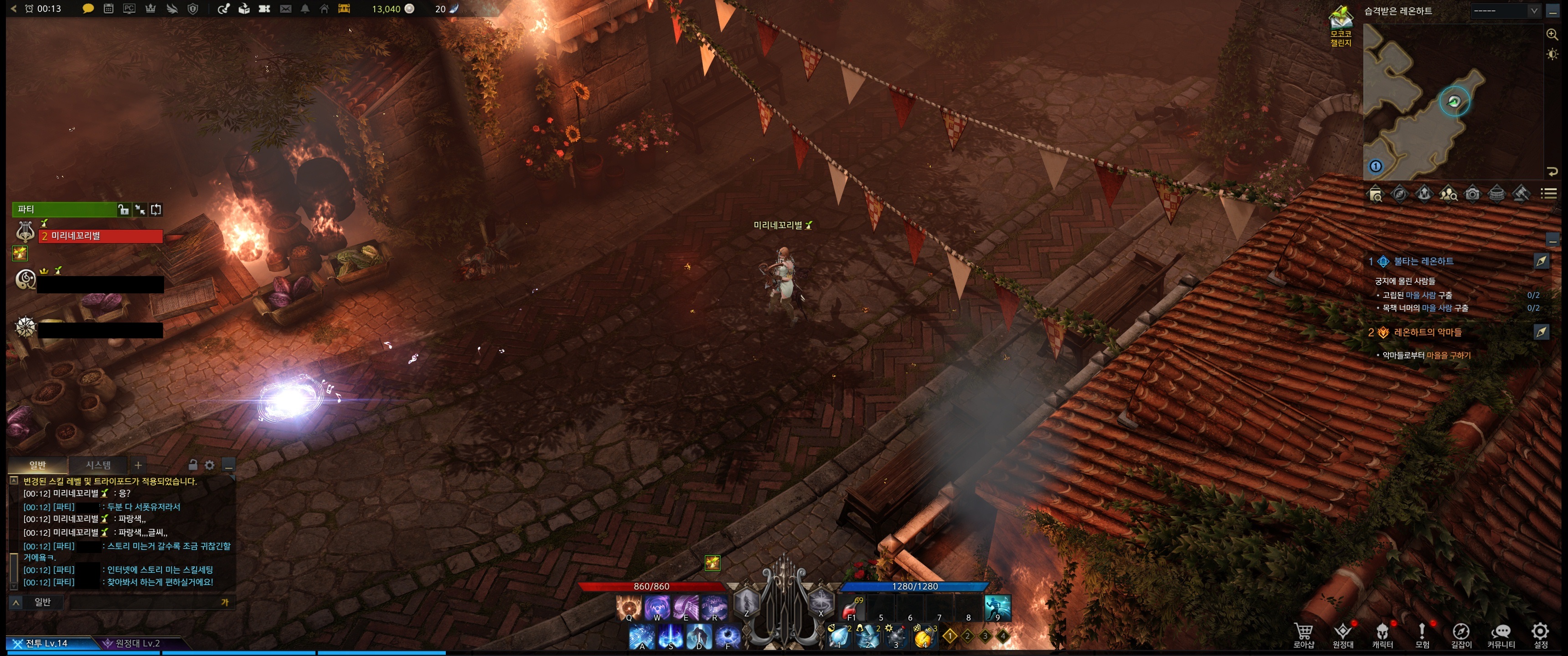Viewport: 1568px width, 656px height.
Task: Add a new chat tab
Action: click(138, 465)
